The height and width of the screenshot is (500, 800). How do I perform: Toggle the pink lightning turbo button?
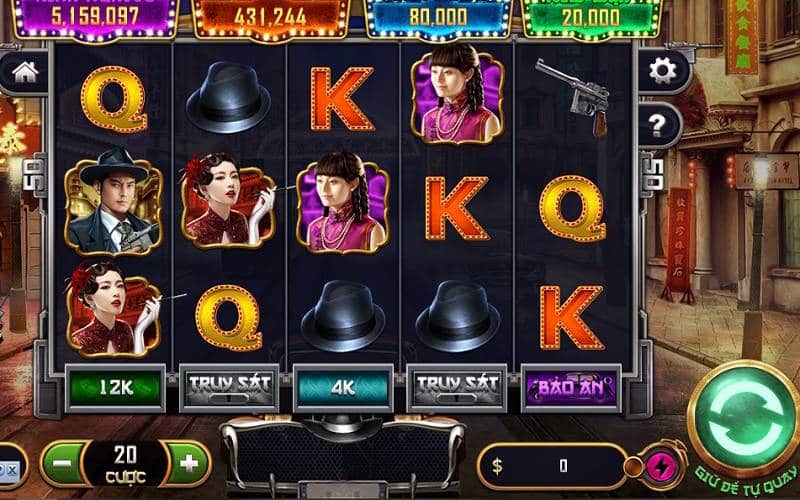coord(660,465)
